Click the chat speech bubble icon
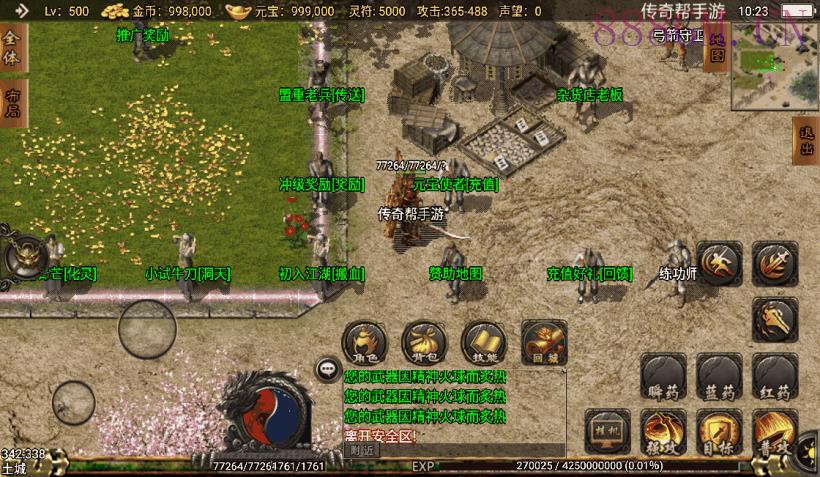The image size is (820, 477). click(327, 368)
